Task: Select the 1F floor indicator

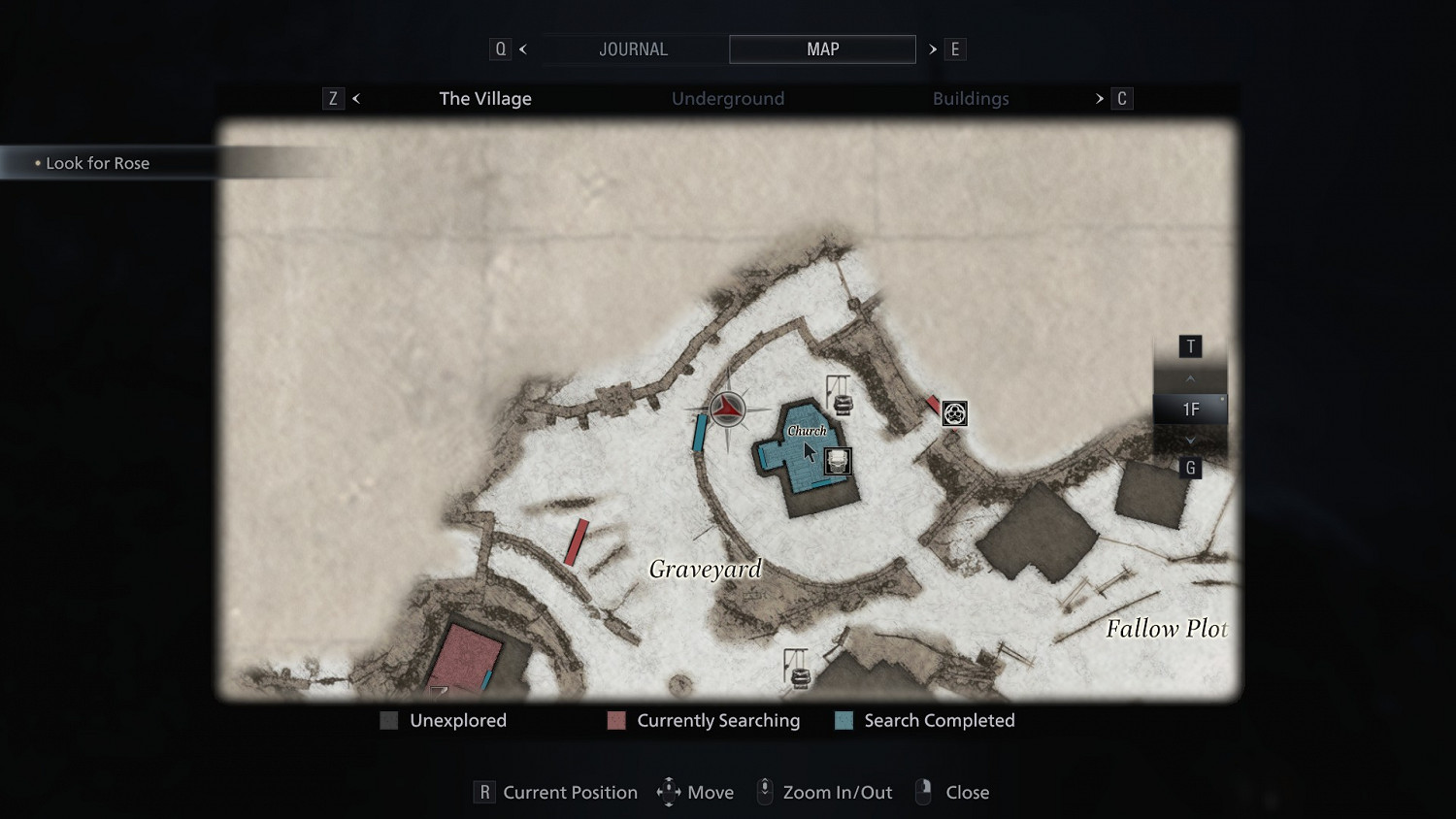Action: [1190, 409]
